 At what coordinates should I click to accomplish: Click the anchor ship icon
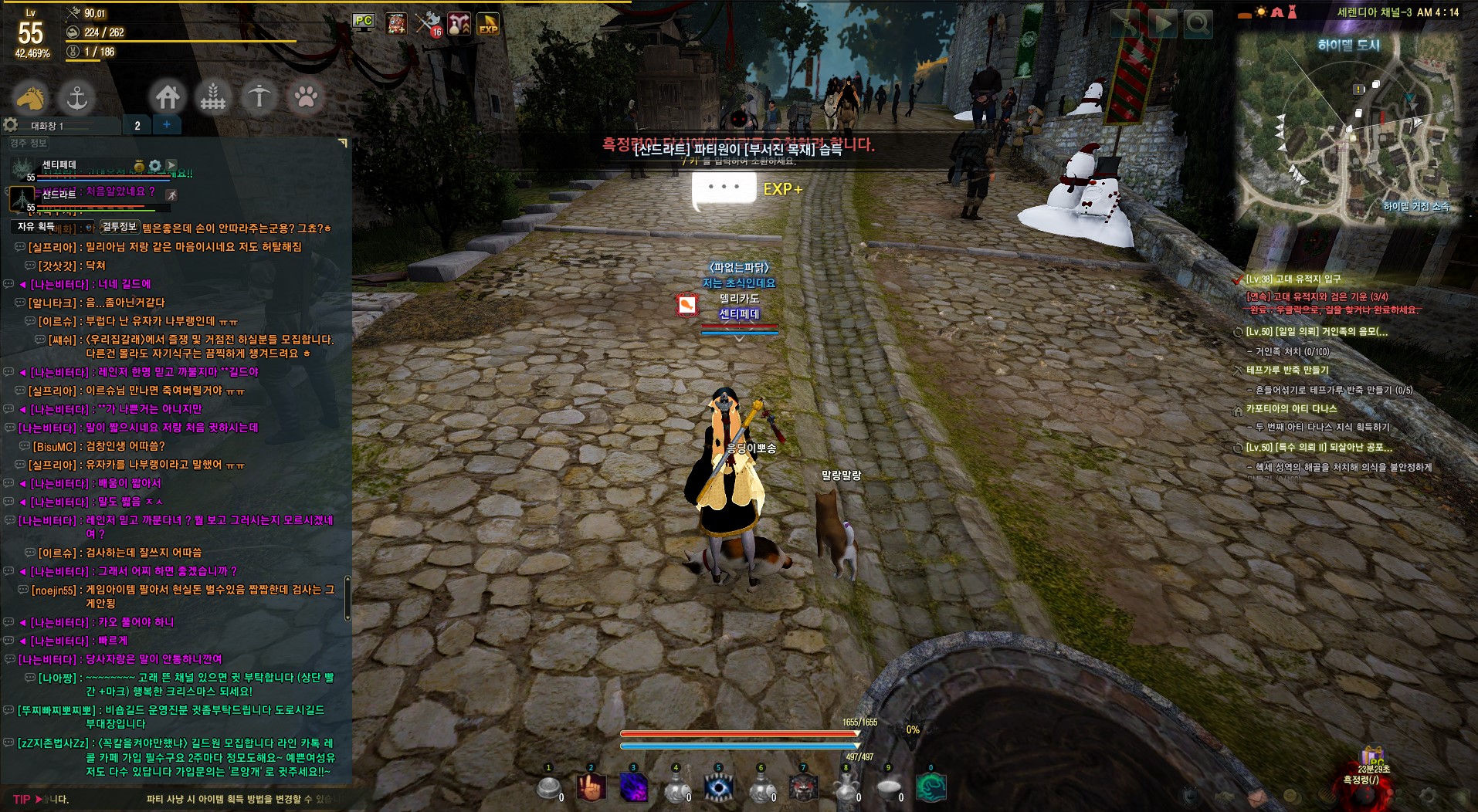pyautogui.click(x=76, y=97)
